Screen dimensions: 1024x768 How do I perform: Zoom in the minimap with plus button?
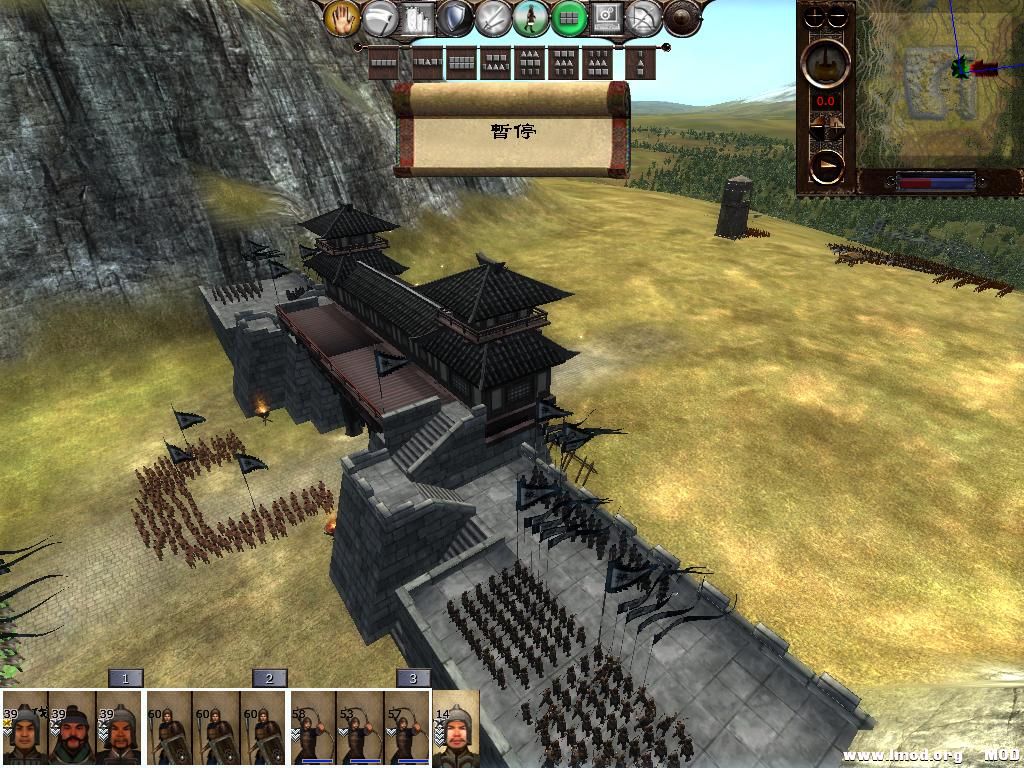[815, 17]
